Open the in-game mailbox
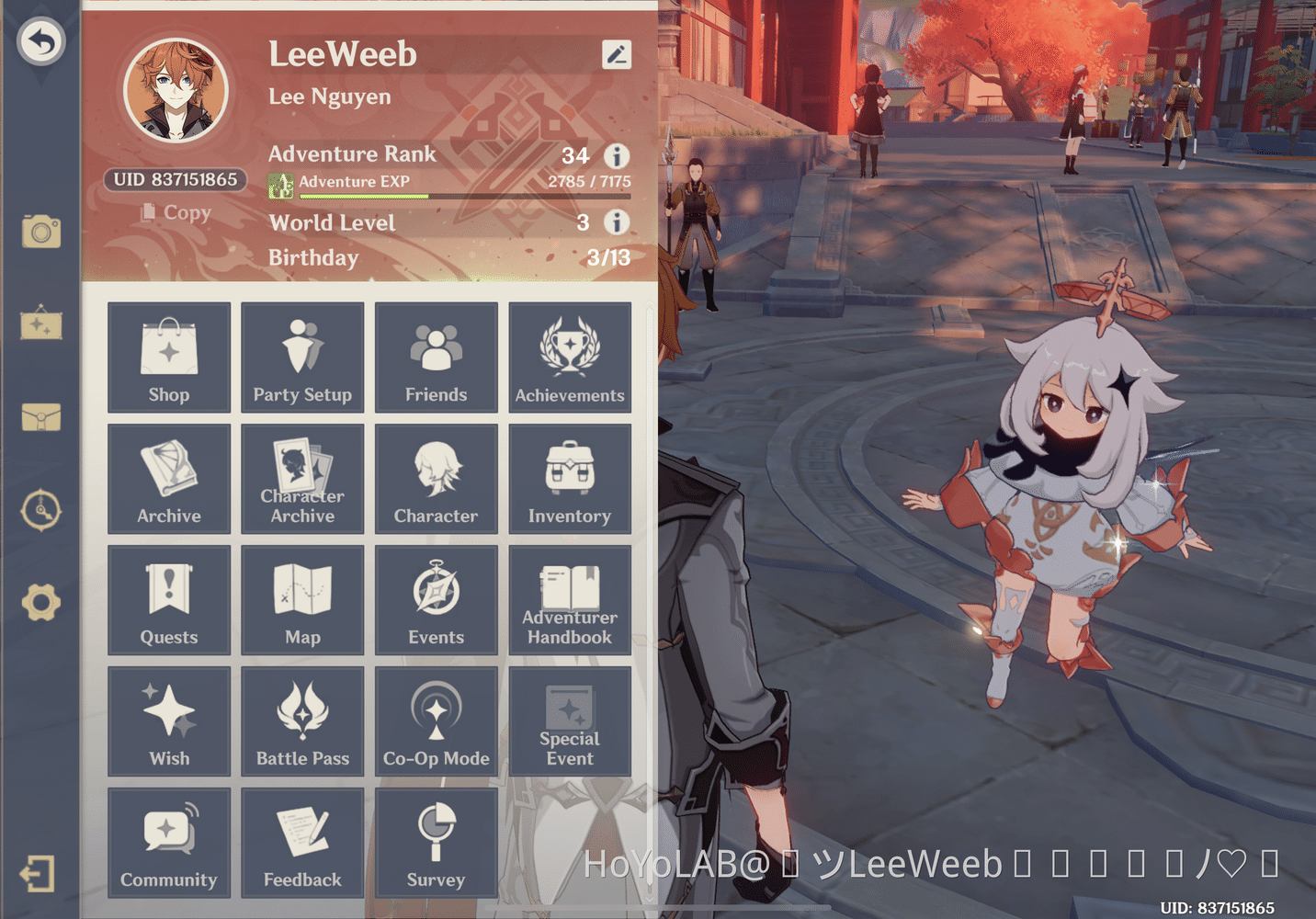Image resolution: width=1316 pixels, height=919 pixels. pyautogui.click(x=40, y=418)
